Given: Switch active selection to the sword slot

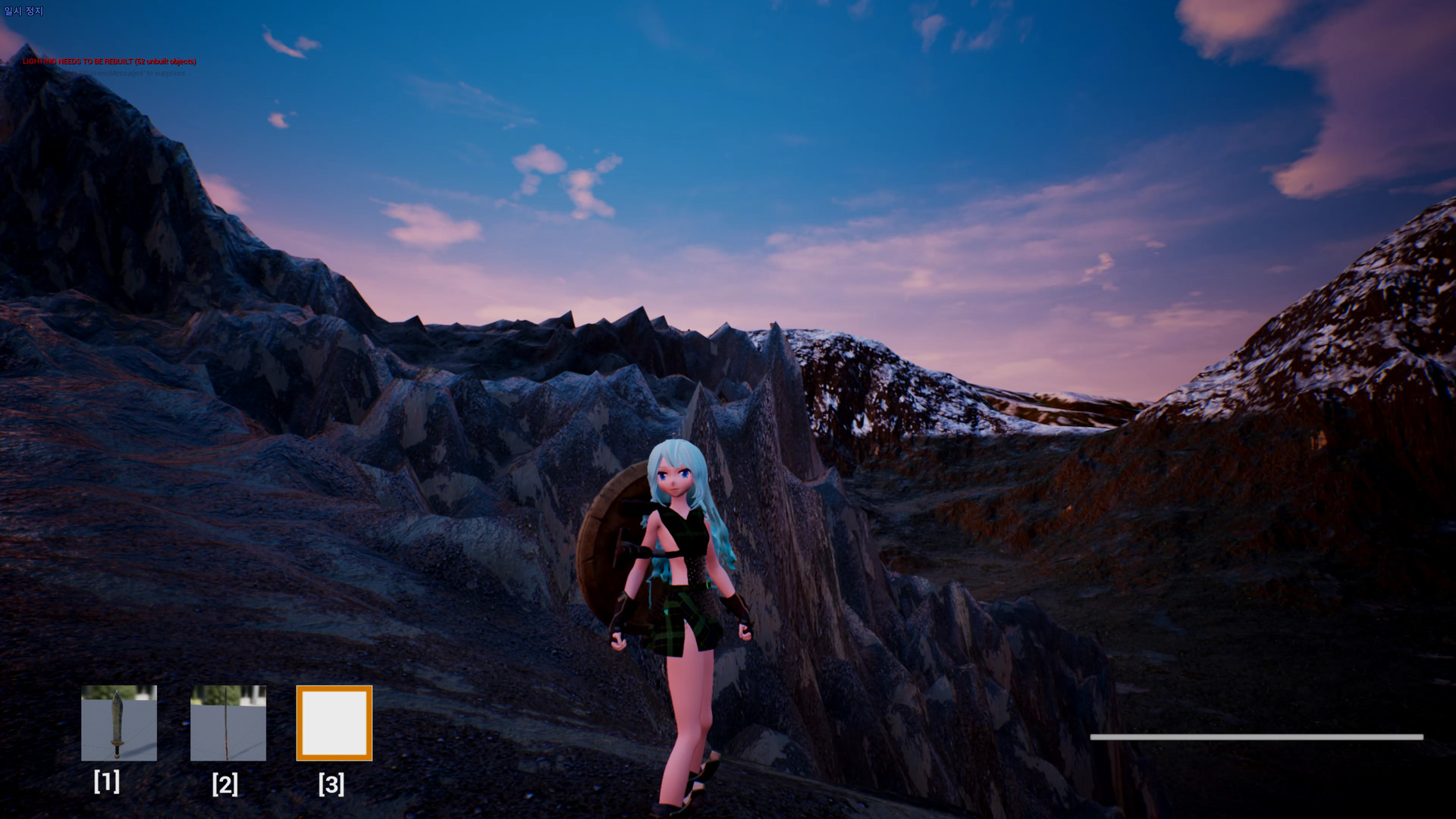Looking at the screenshot, I should 118,724.
